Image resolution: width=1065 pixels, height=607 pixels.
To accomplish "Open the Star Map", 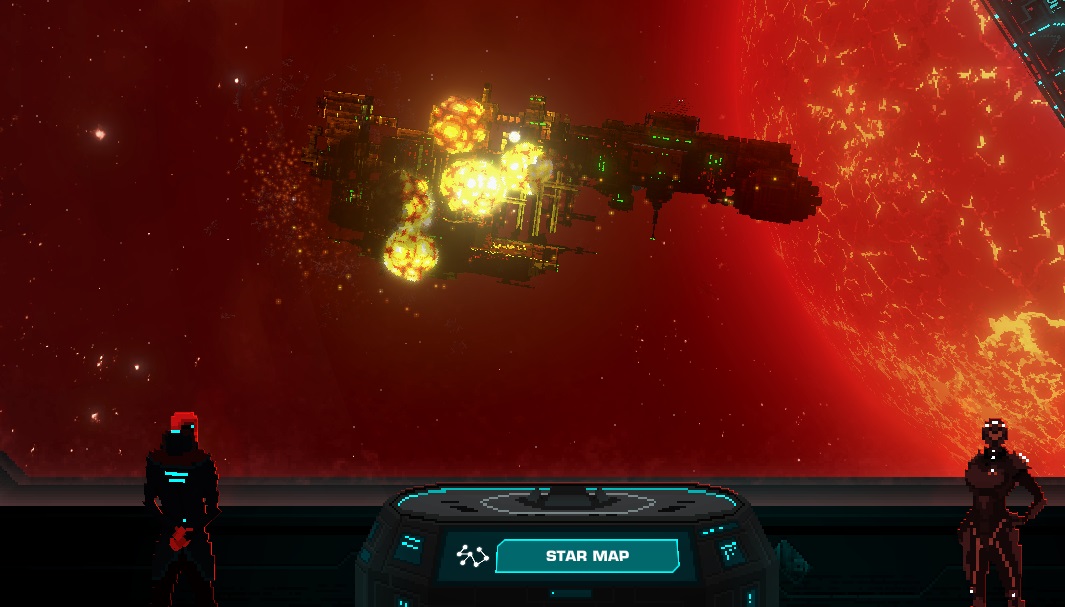I will click(x=586, y=556).
